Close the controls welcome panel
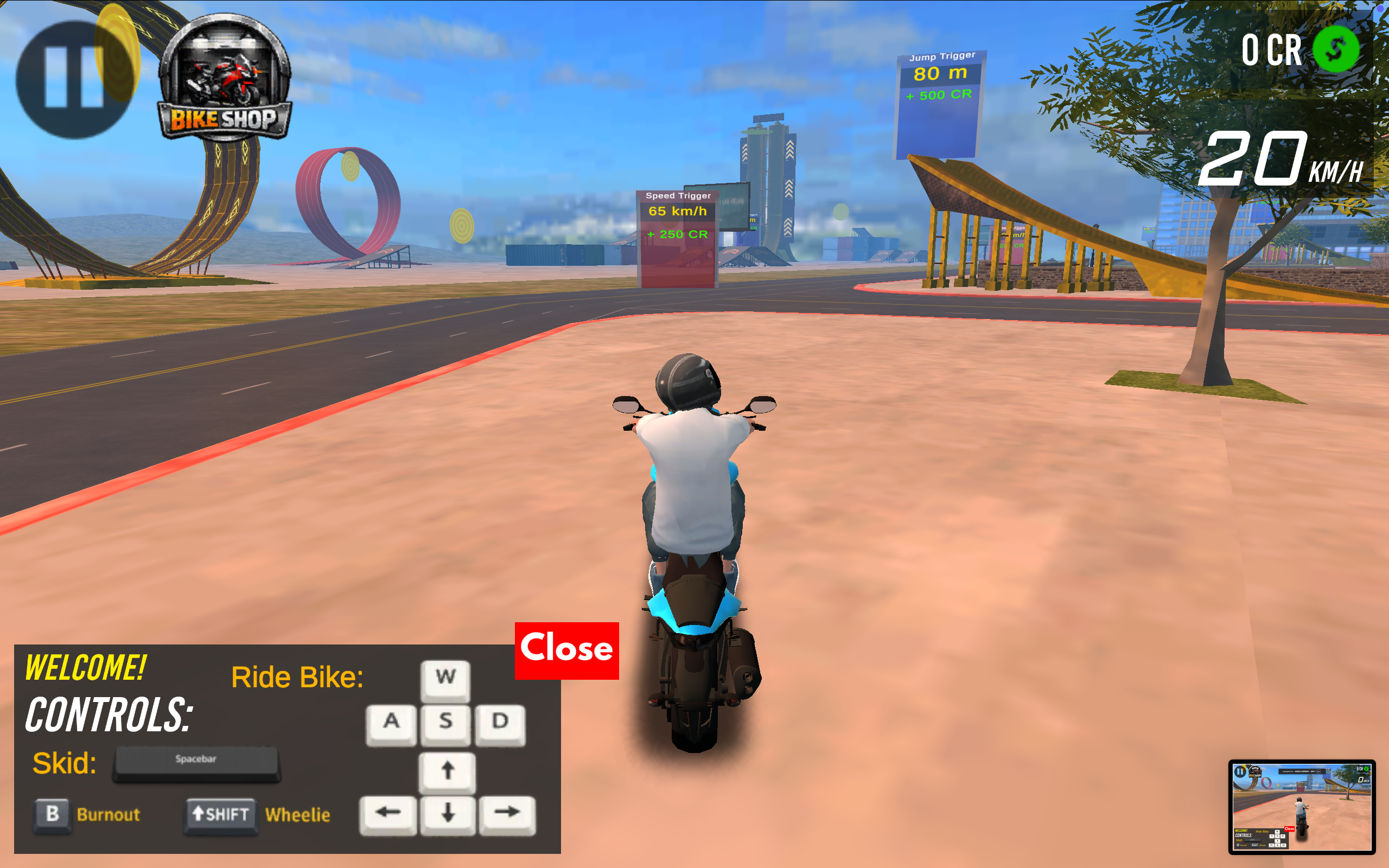Screen dimensions: 1389x868 click(x=566, y=650)
